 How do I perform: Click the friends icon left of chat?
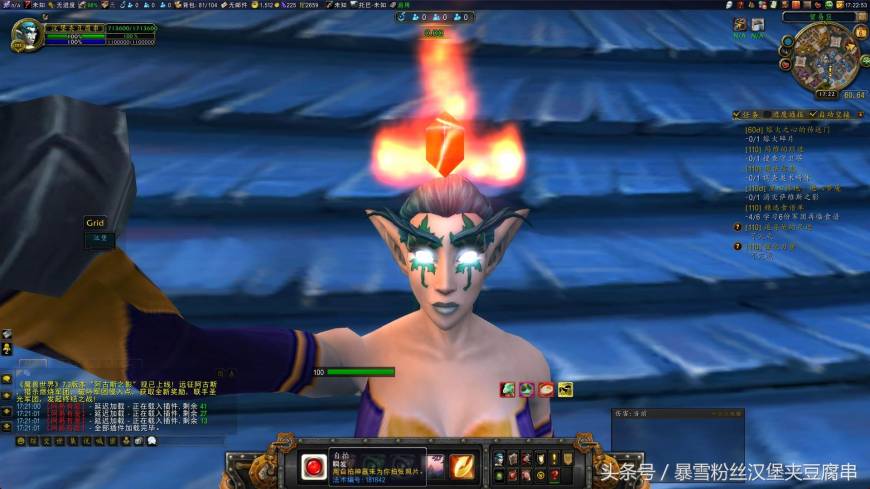pyautogui.click(x=7, y=349)
